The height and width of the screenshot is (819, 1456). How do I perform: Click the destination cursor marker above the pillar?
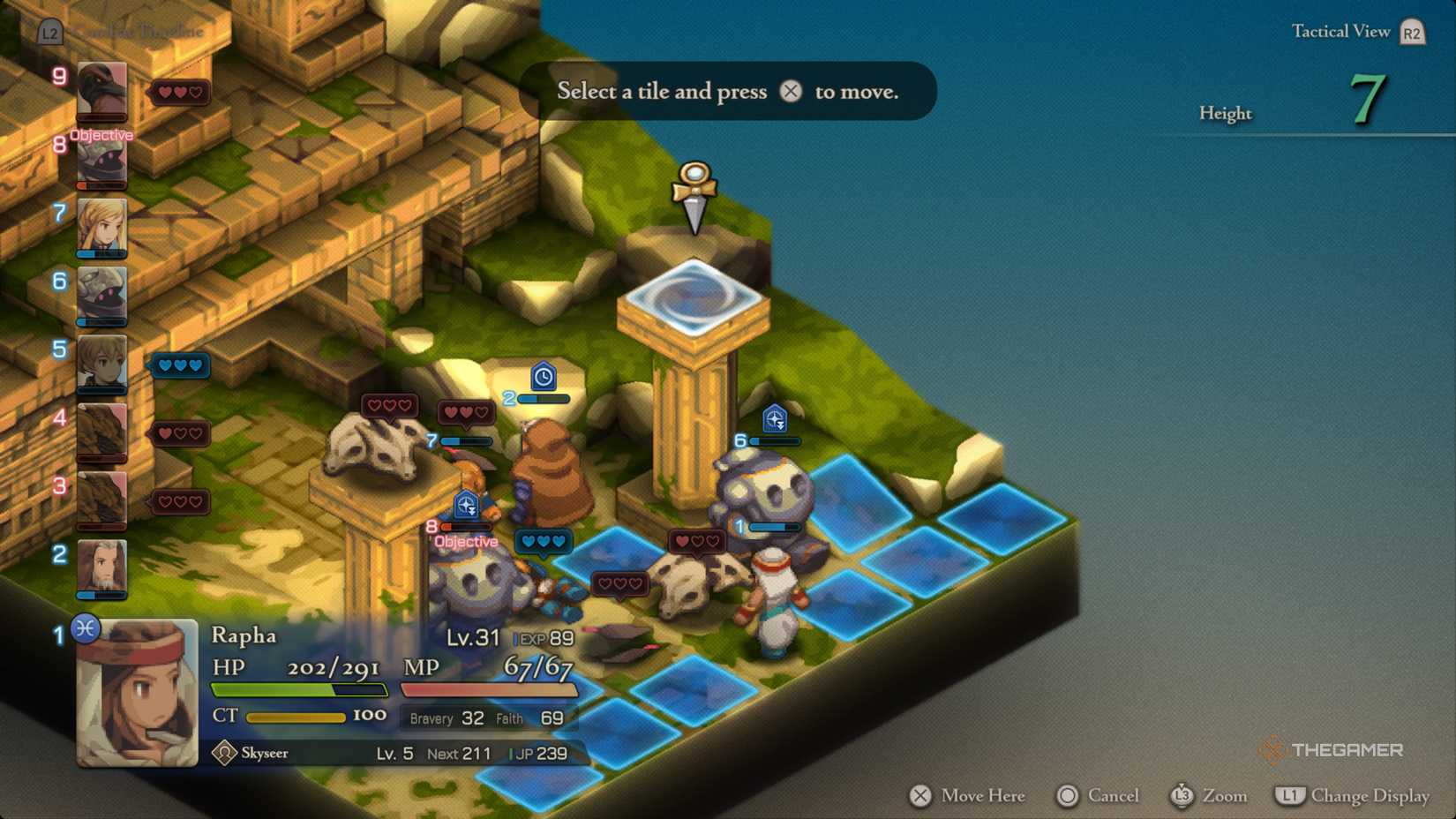[x=696, y=190]
